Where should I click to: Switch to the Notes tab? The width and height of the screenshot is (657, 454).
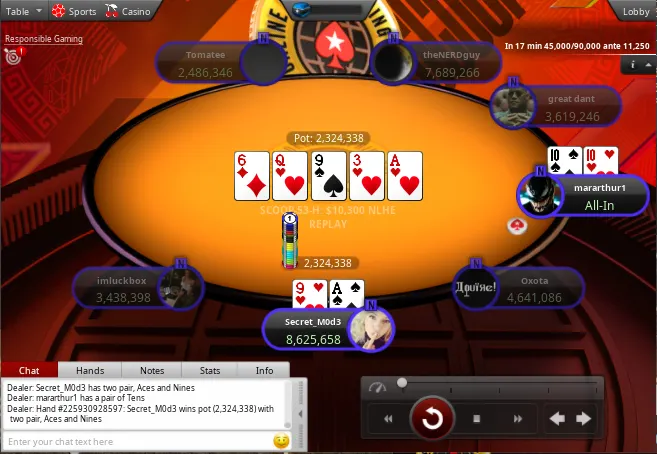pyautogui.click(x=152, y=371)
